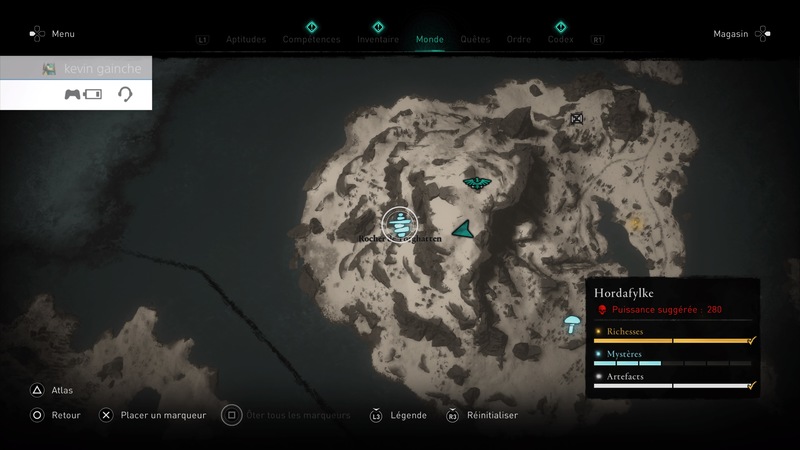Select the mushroom mystery map marker
800x450 pixels.
tap(573, 323)
